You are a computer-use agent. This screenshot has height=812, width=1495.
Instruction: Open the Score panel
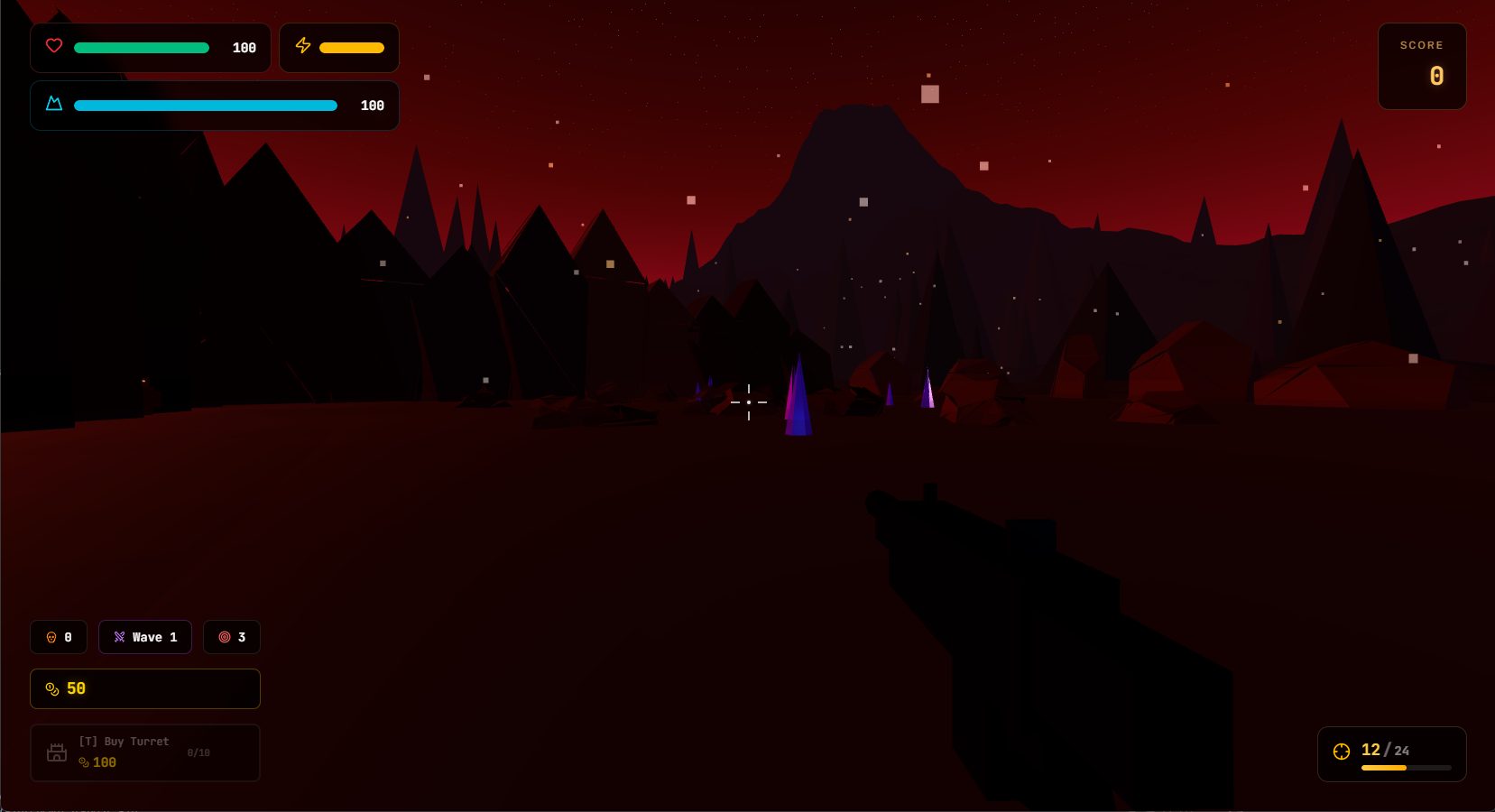[1422, 66]
